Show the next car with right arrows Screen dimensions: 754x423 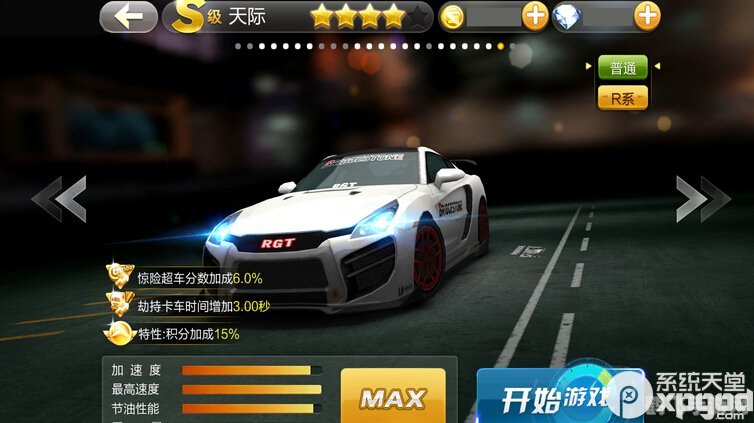703,198
